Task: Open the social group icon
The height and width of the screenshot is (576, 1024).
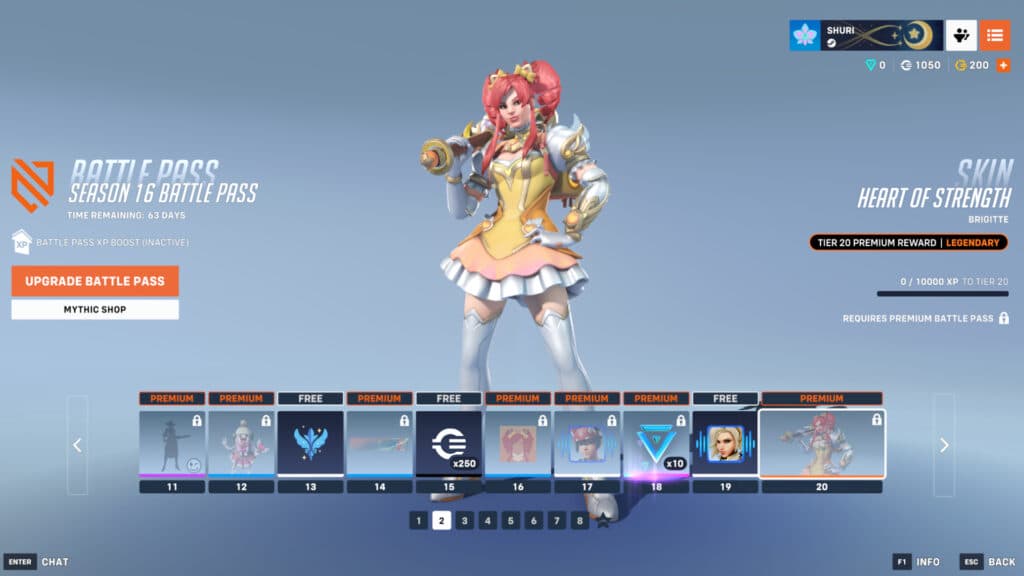Action: (x=961, y=35)
